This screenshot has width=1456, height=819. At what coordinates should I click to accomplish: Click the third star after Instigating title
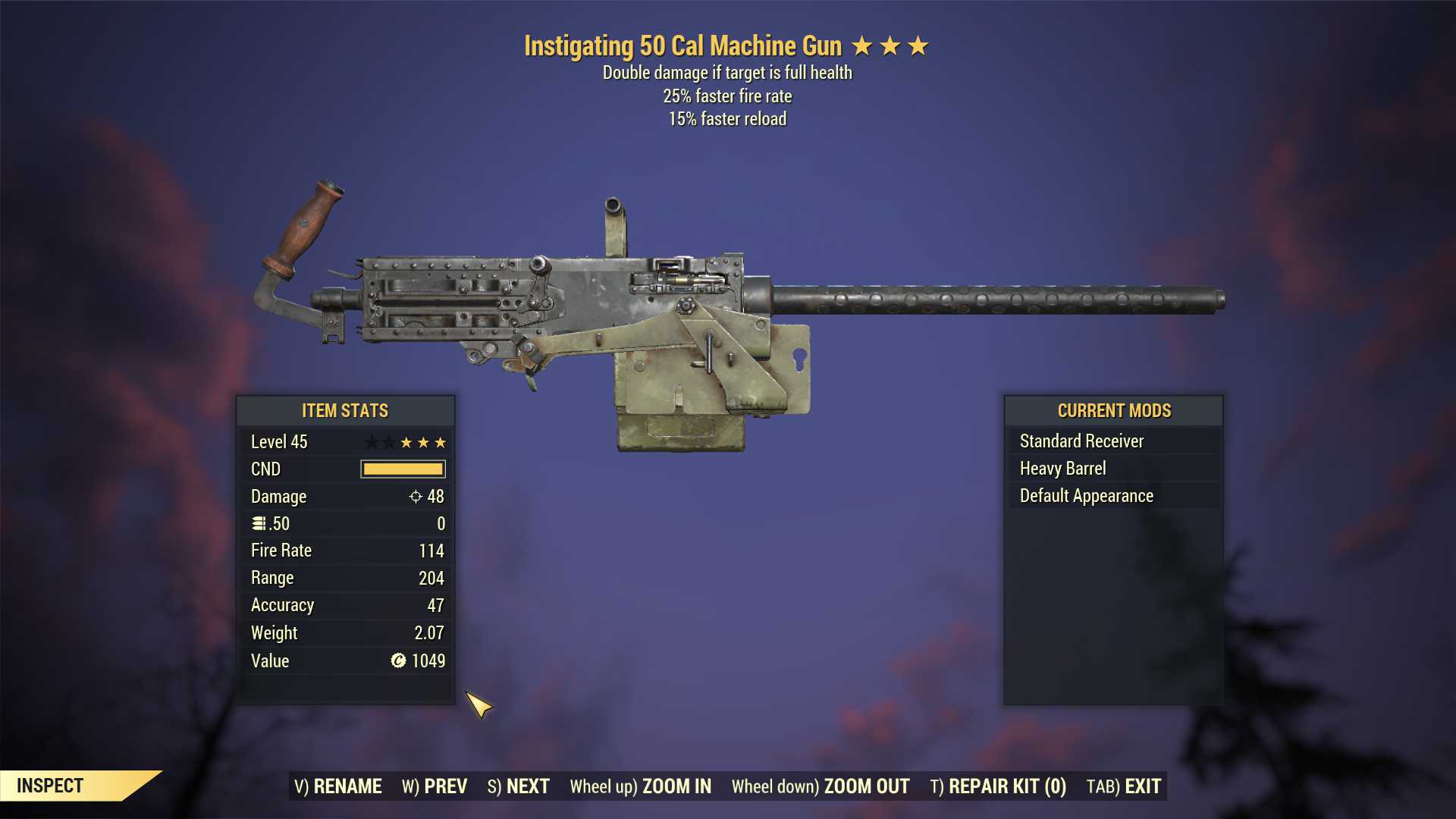pos(918,45)
